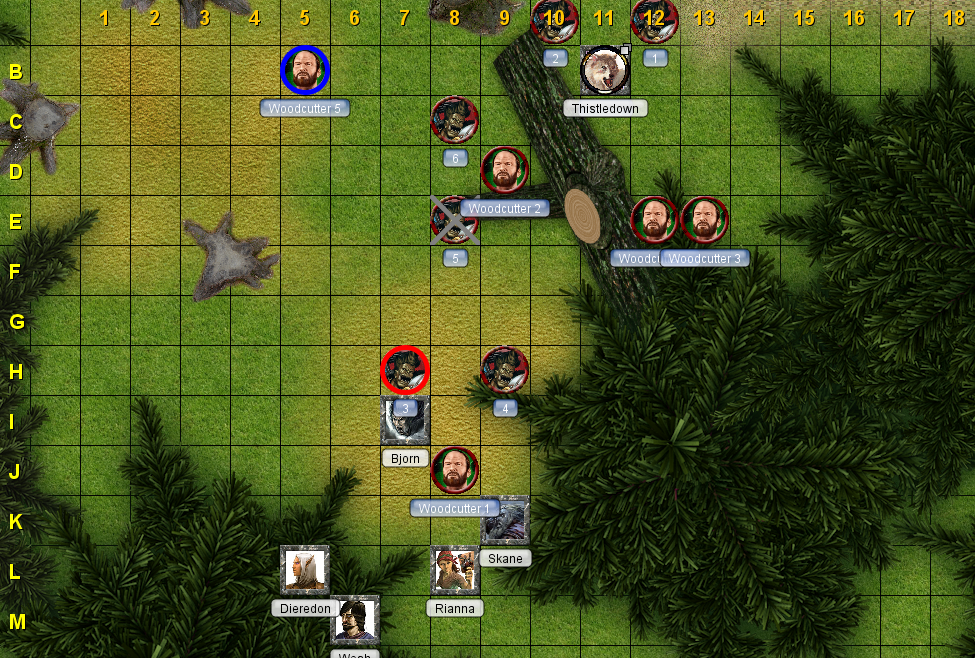Select the Thistledown wolf token
The width and height of the screenshot is (975, 658).
[x=605, y=70]
